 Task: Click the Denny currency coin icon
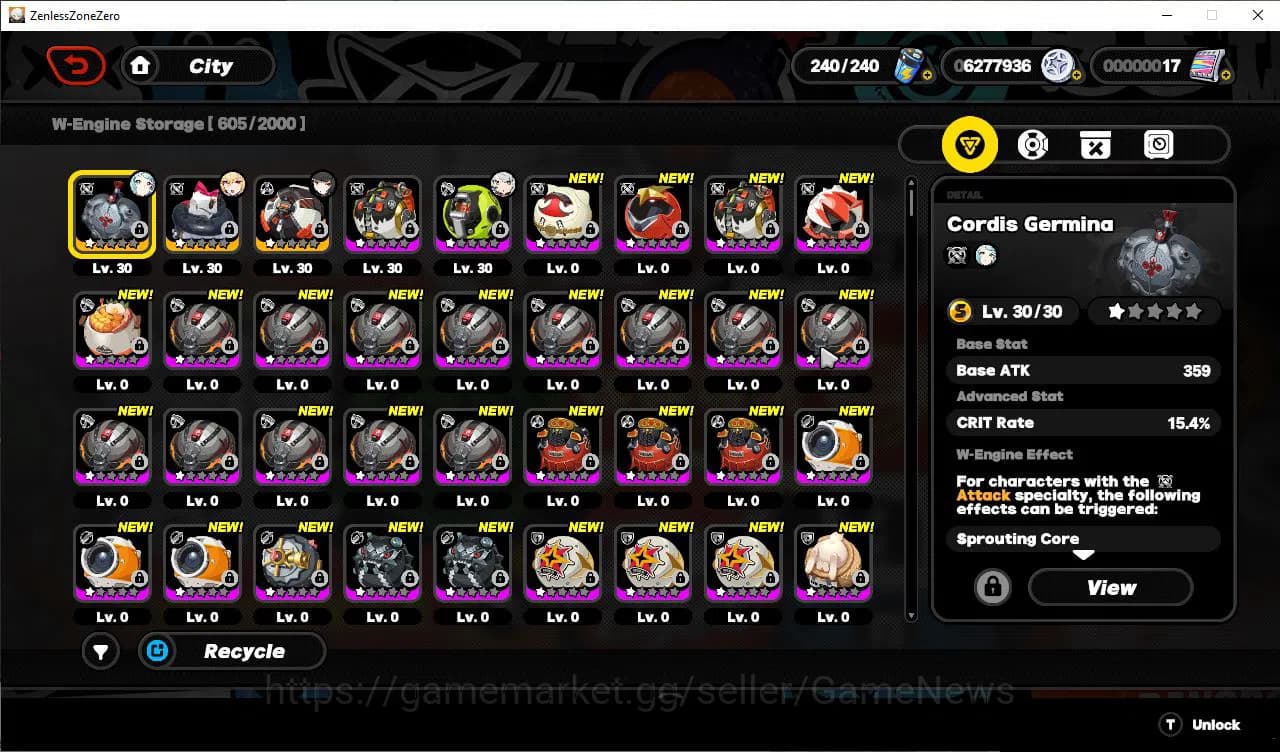(1058, 66)
